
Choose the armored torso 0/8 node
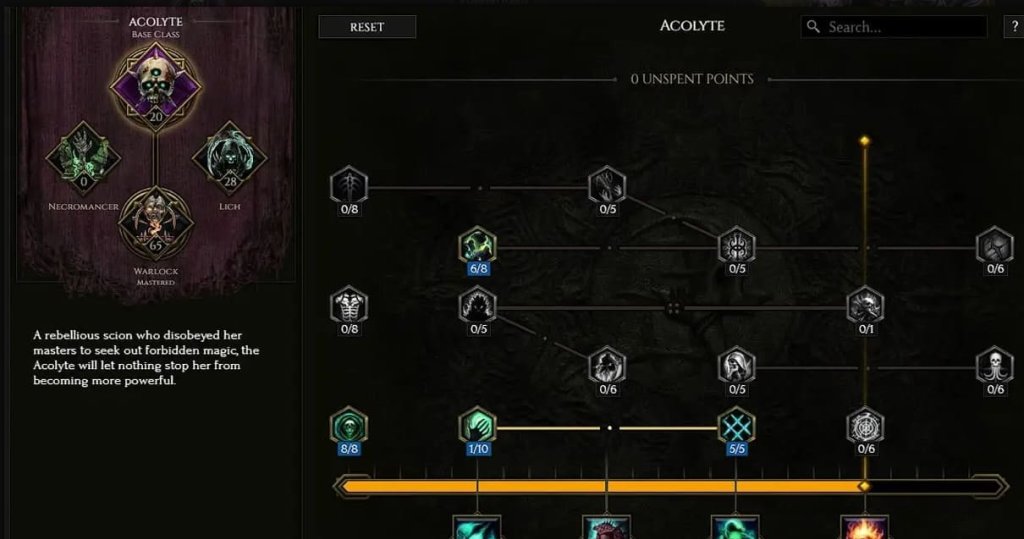tap(349, 305)
